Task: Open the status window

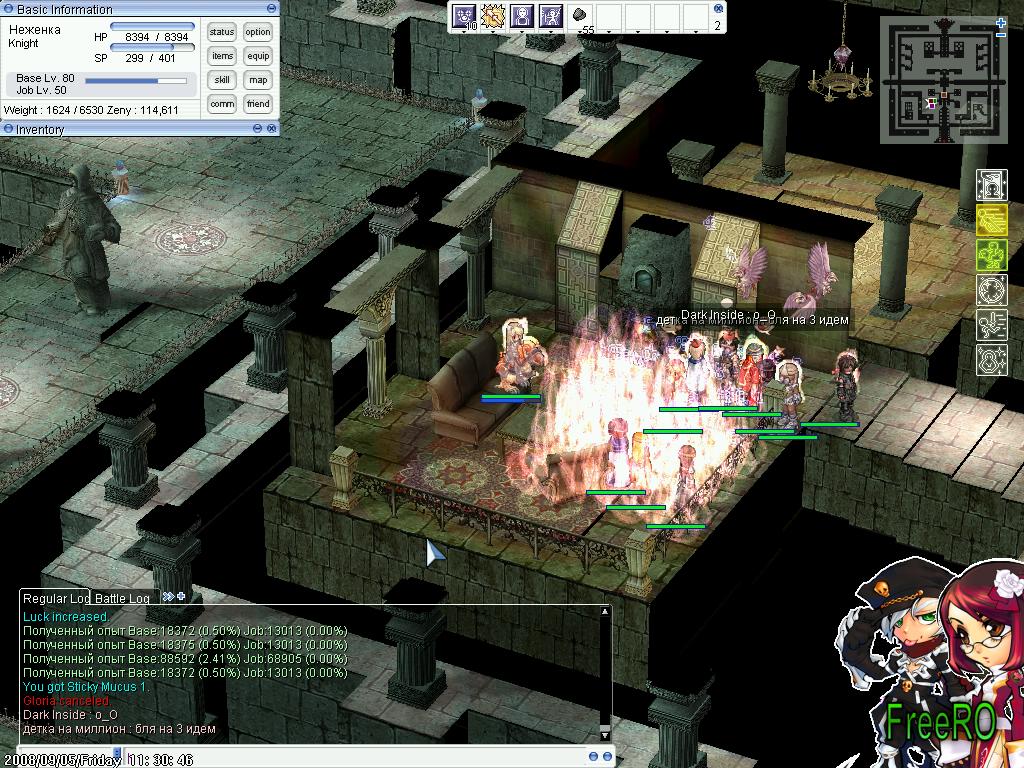Action: click(x=222, y=32)
